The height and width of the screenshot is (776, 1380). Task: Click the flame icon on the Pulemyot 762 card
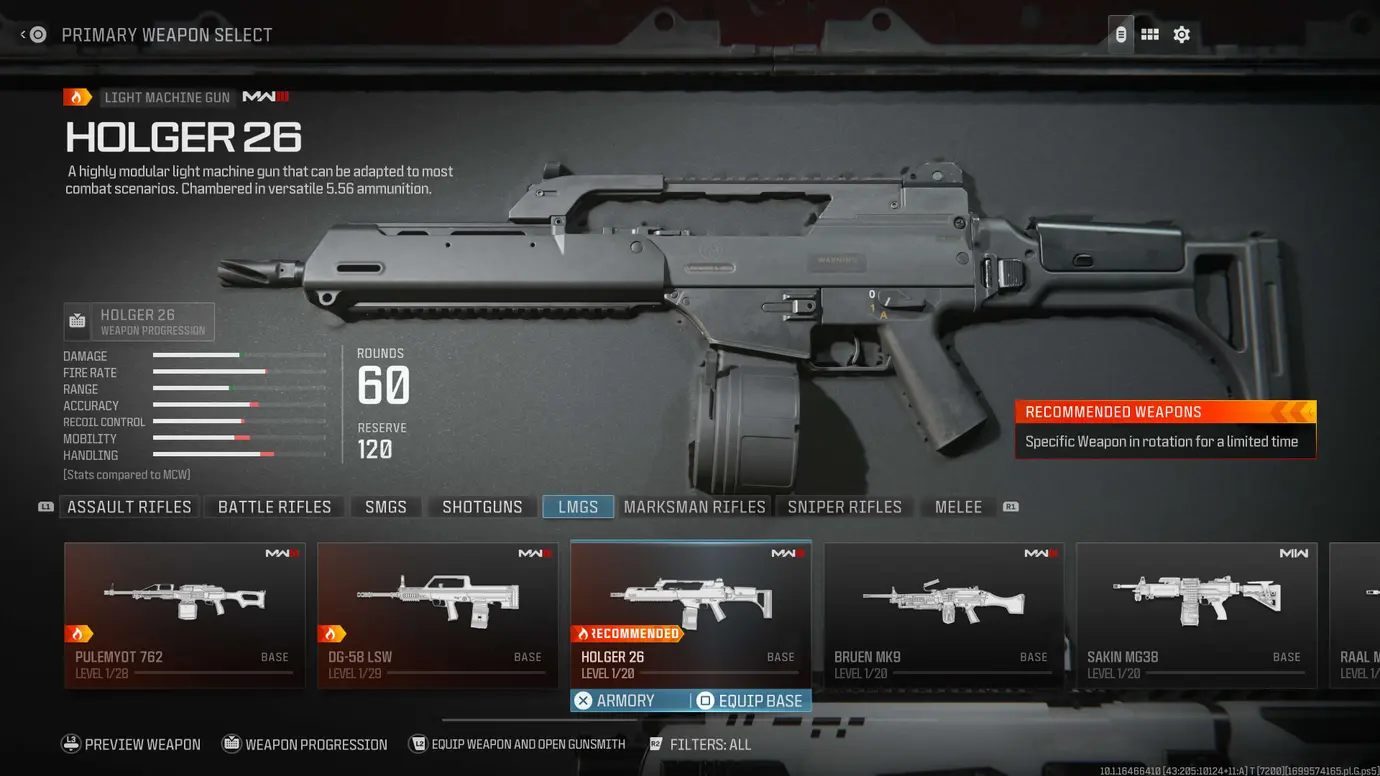coord(80,633)
